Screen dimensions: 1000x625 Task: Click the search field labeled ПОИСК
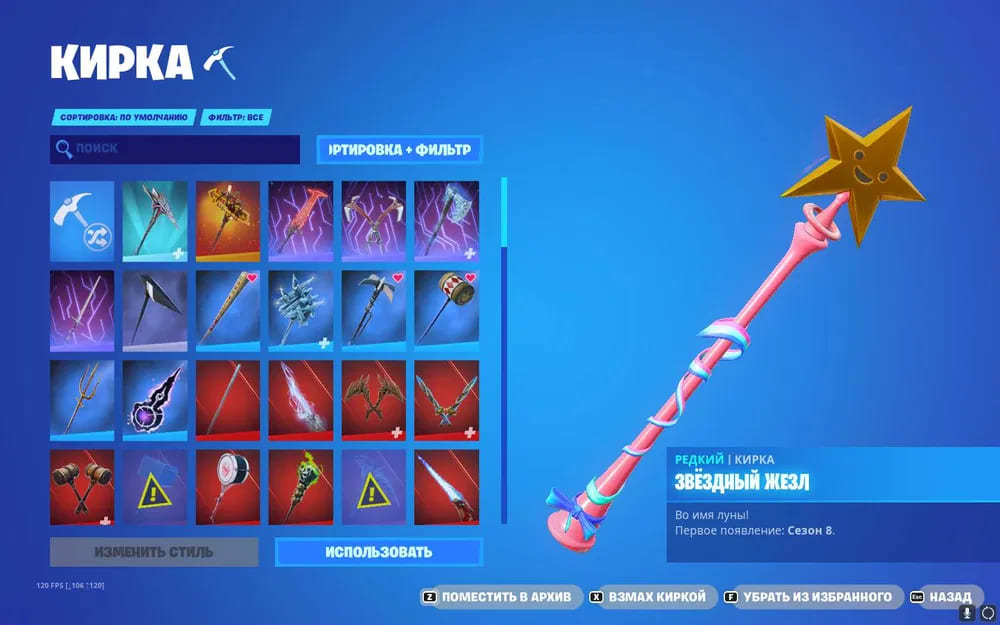[175, 150]
